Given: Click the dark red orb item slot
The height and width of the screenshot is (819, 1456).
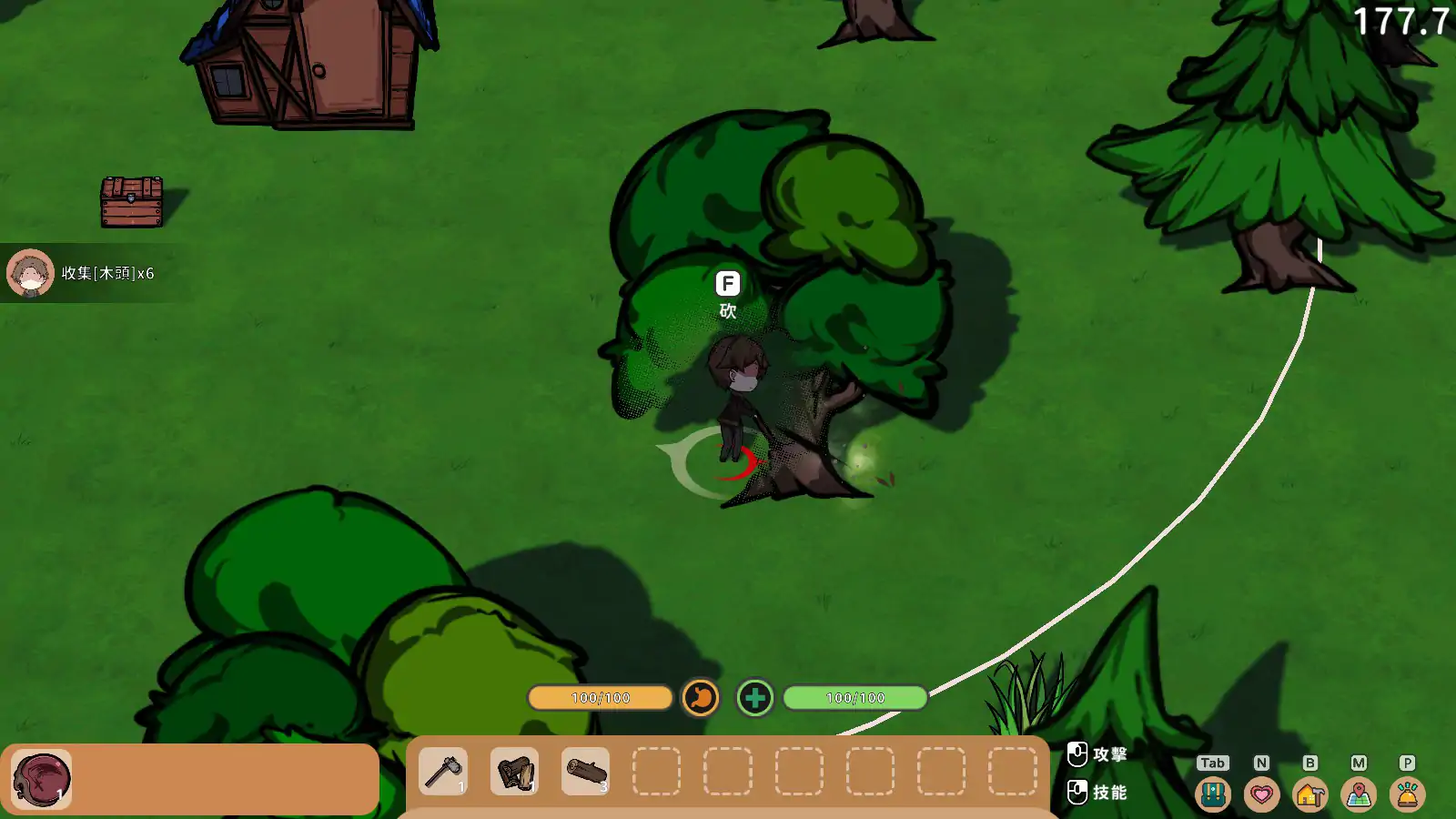Looking at the screenshot, I should pyautogui.click(x=42, y=779).
